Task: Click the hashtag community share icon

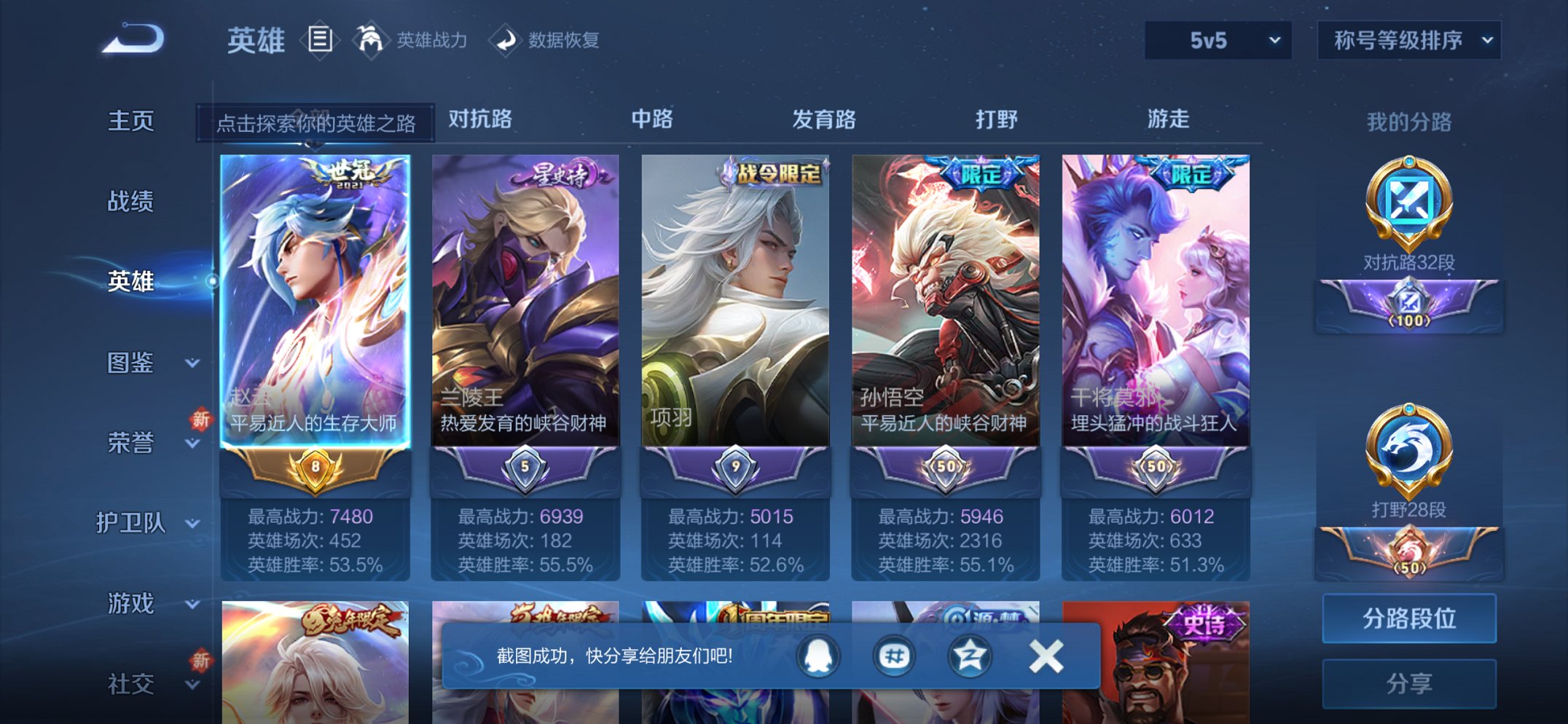Action: 894,656
